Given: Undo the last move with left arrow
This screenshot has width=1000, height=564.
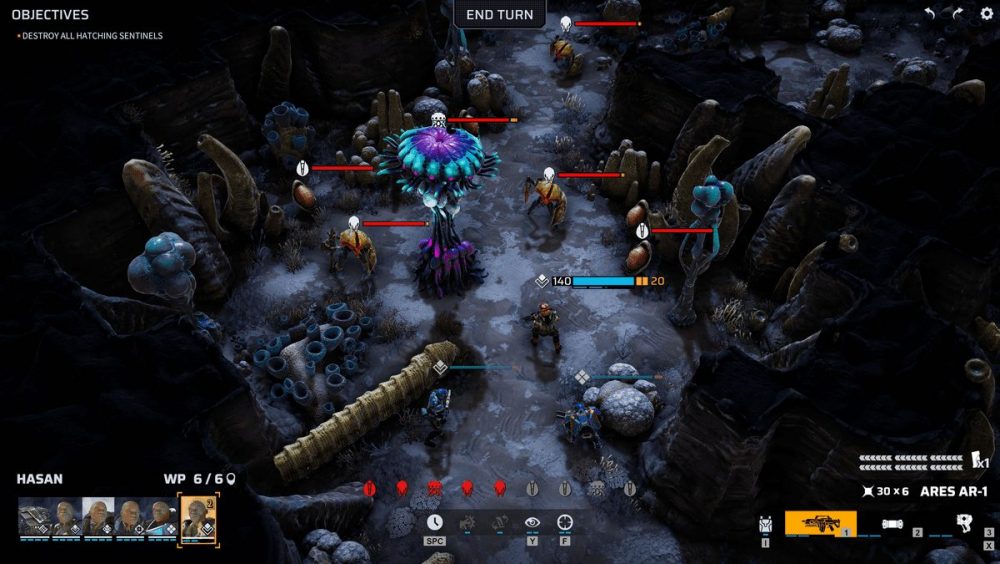Looking at the screenshot, I should (930, 14).
